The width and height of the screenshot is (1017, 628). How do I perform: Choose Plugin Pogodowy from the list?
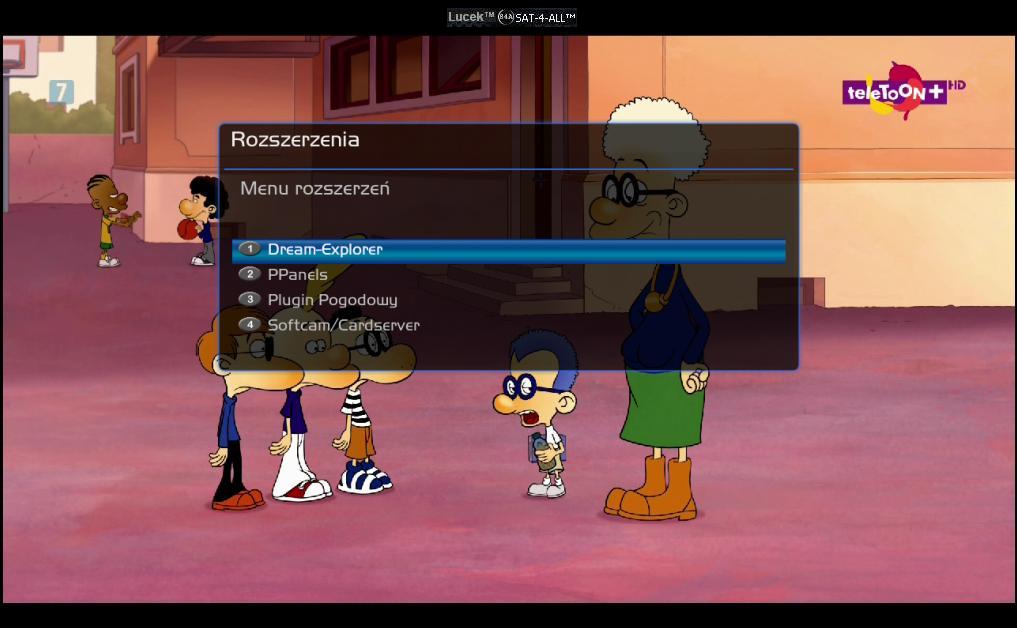[332, 299]
